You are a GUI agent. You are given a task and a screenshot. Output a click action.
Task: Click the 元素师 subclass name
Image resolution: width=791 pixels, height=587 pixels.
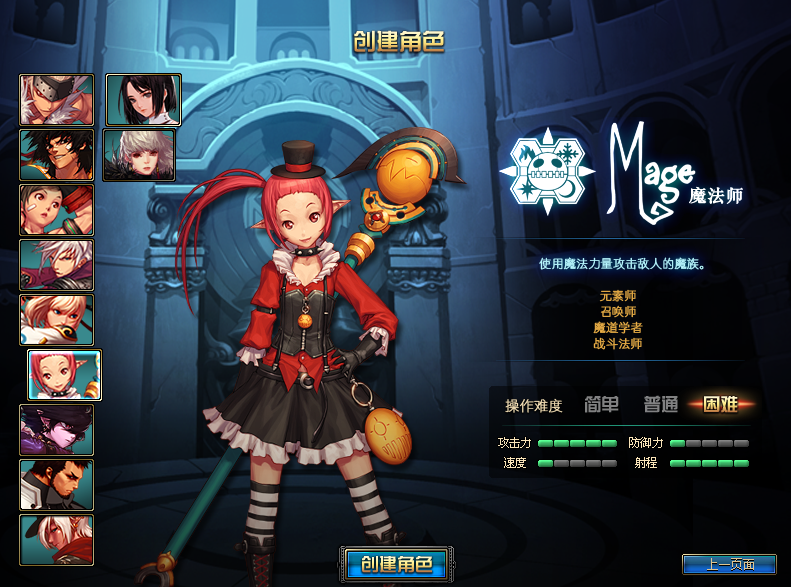pos(618,296)
